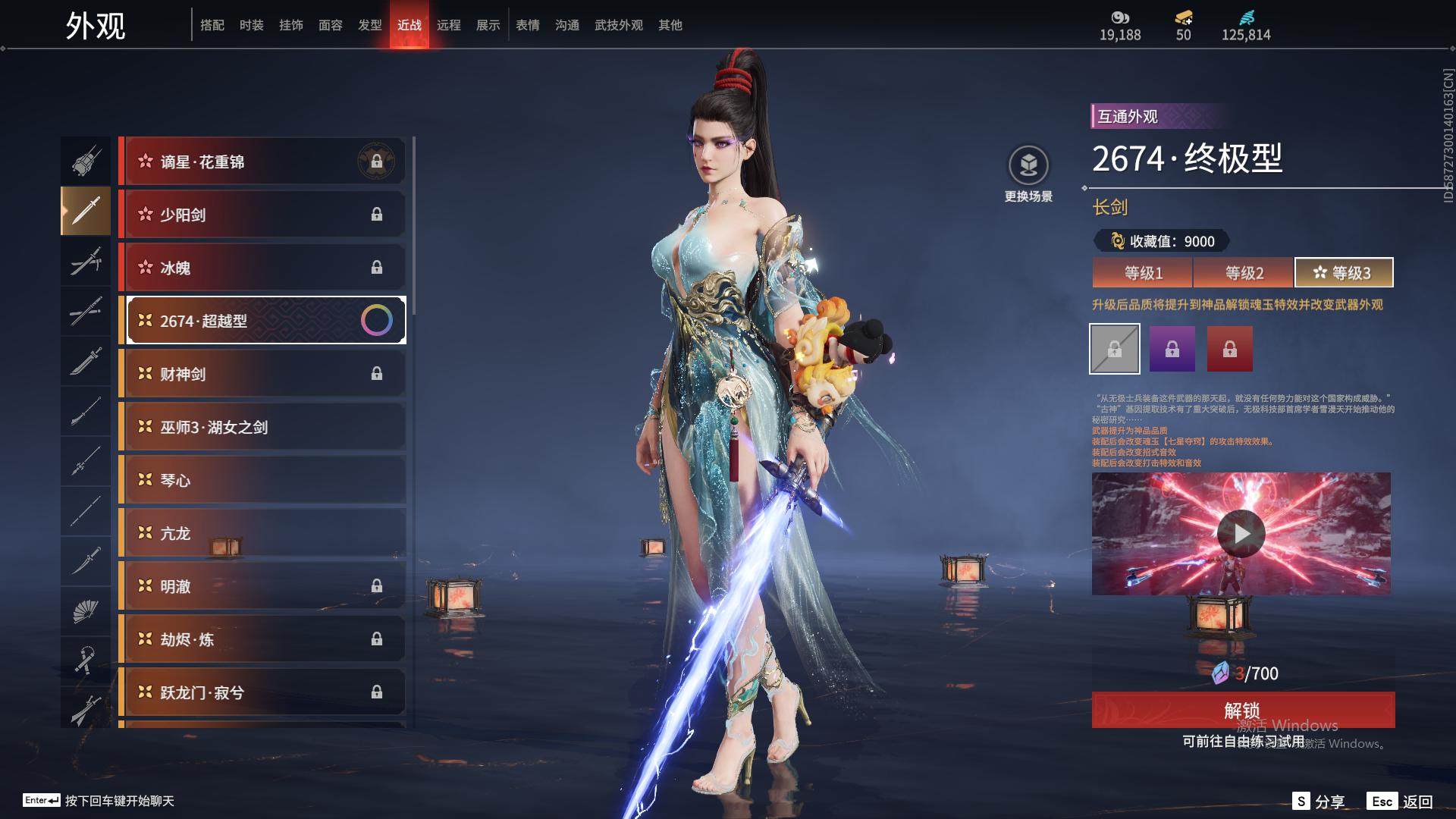
Task: Click the red 解锁 unlock button
Action: click(1242, 710)
